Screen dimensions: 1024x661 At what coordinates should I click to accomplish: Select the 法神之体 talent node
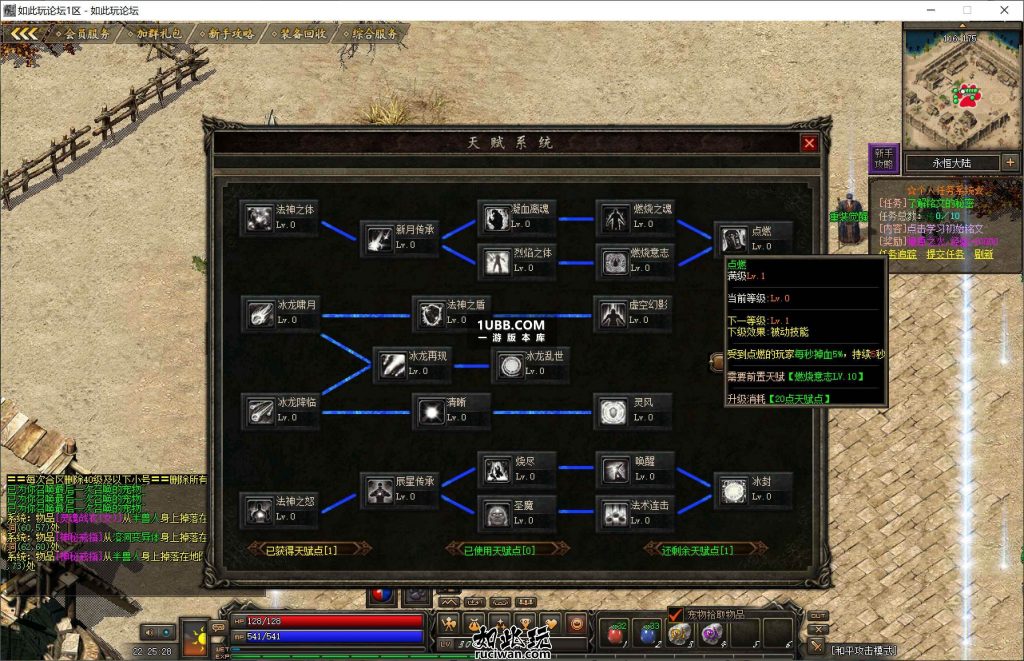[x=260, y=218]
